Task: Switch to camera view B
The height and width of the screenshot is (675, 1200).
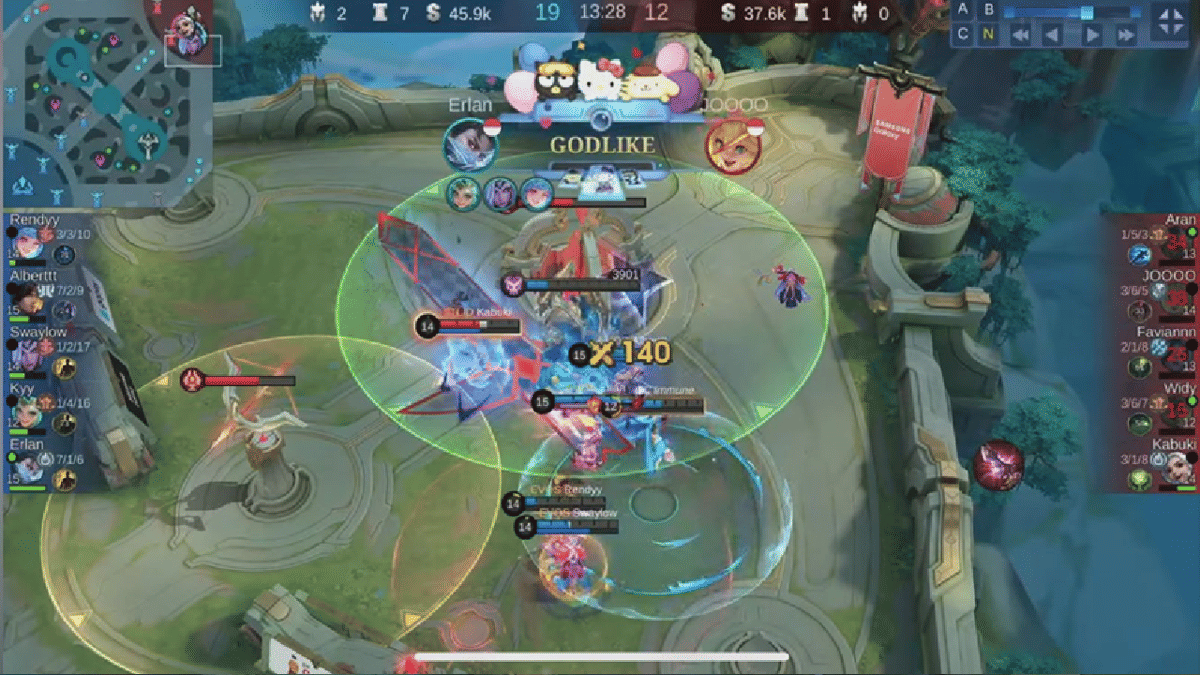Action: pos(989,11)
